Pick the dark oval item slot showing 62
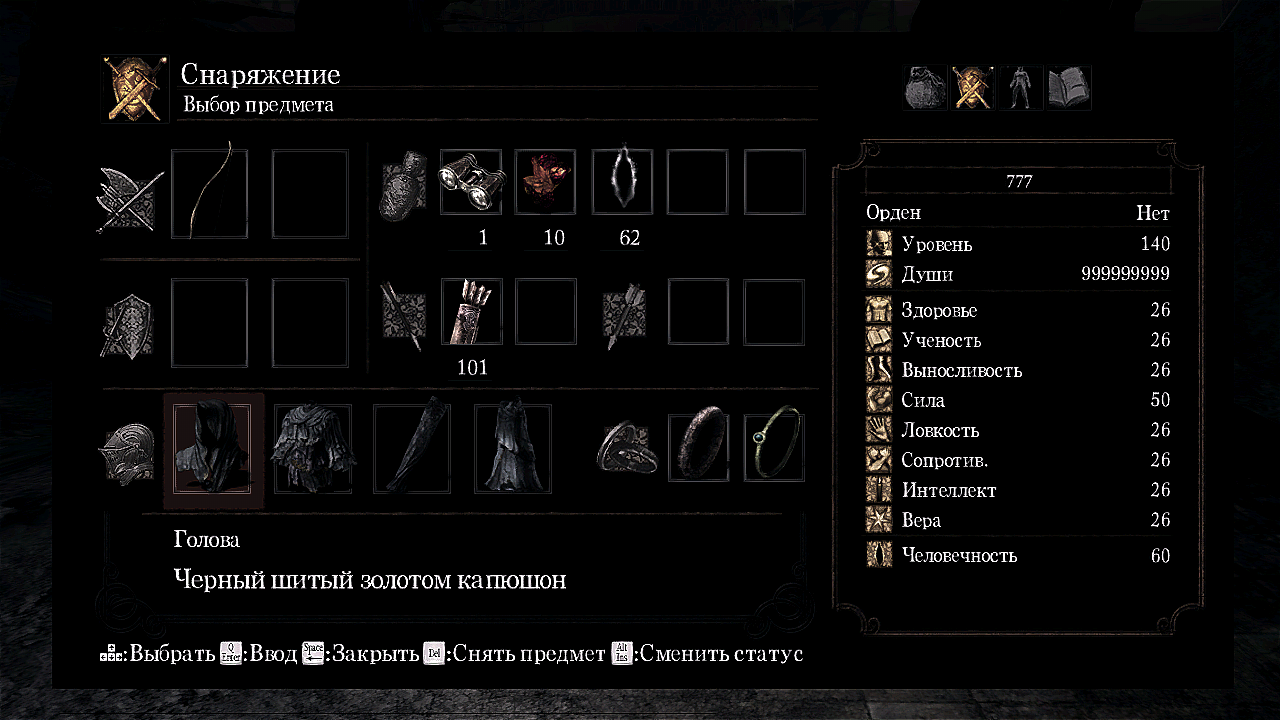 click(622, 182)
